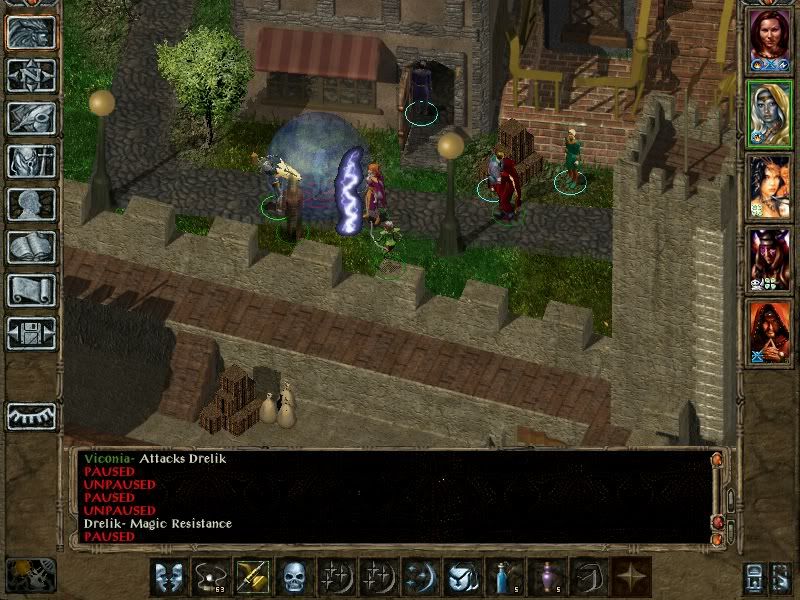Use the purple potion quick item
This screenshot has width=800, height=600.
pyautogui.click(x=547, y=577)
